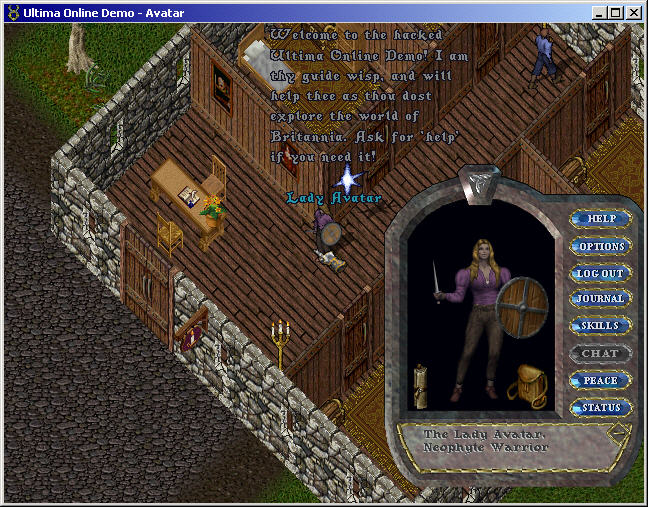The height and width of the screenshot is (507, 648).
Task: Select the round wooden shield equipped on the paperdoll
Action: 521,301
